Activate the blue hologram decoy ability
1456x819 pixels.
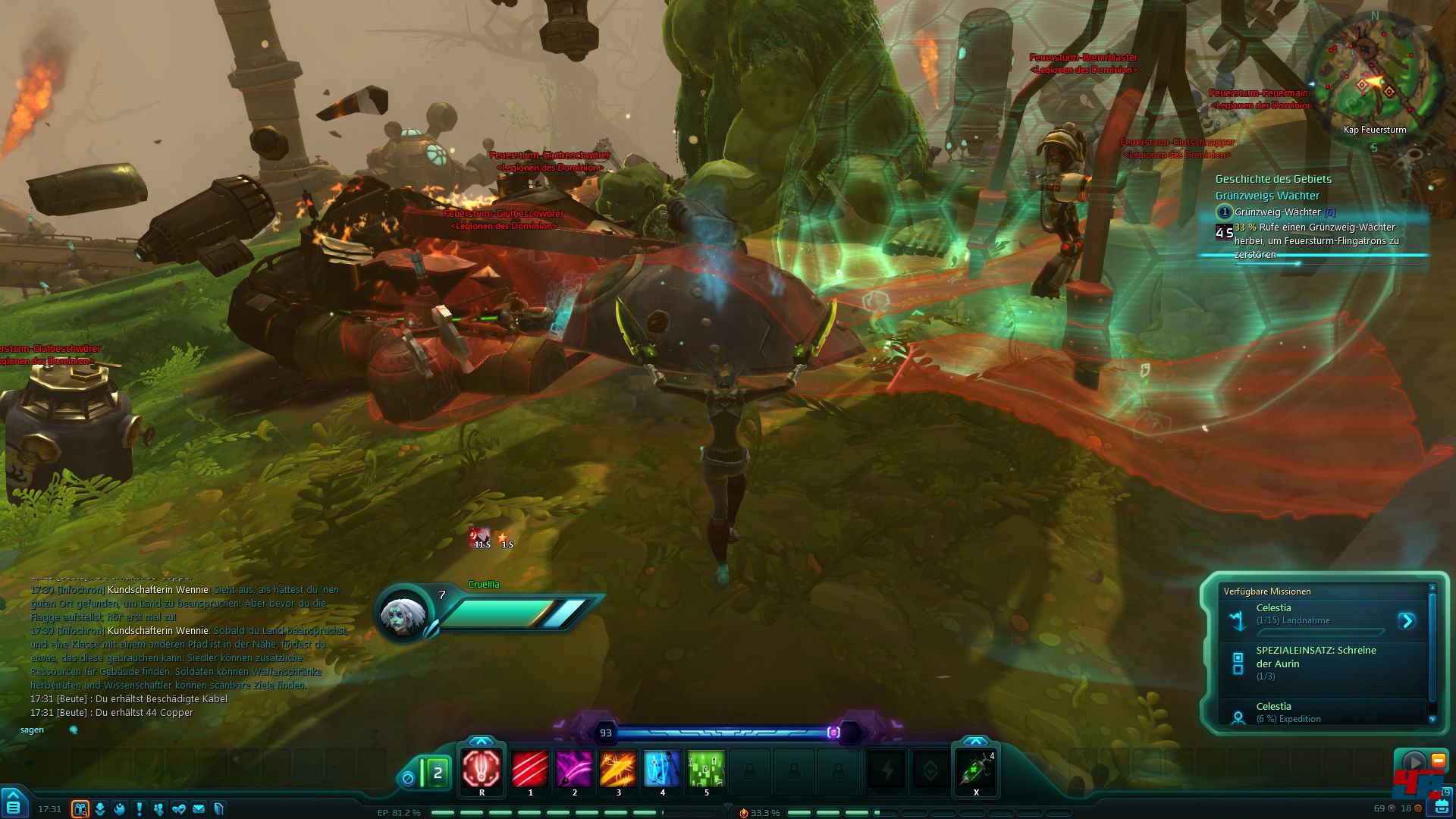[662, 769]
